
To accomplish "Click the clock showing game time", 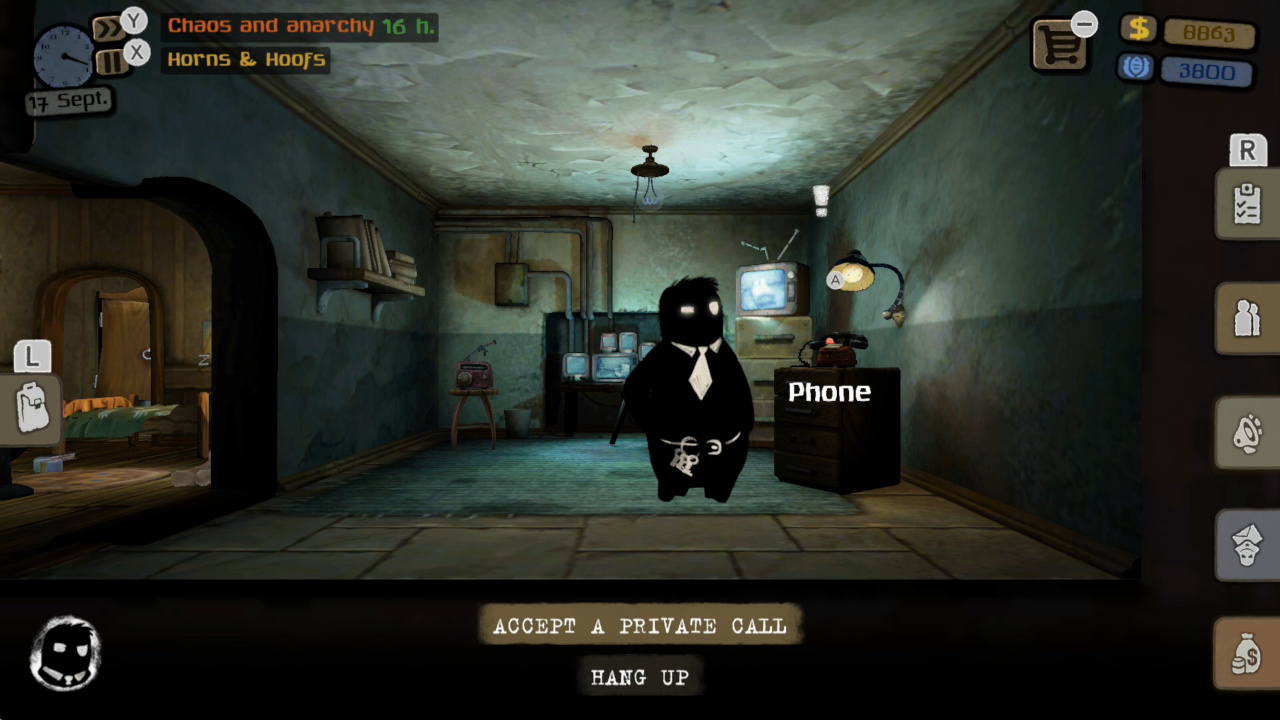I will point(62,57).
